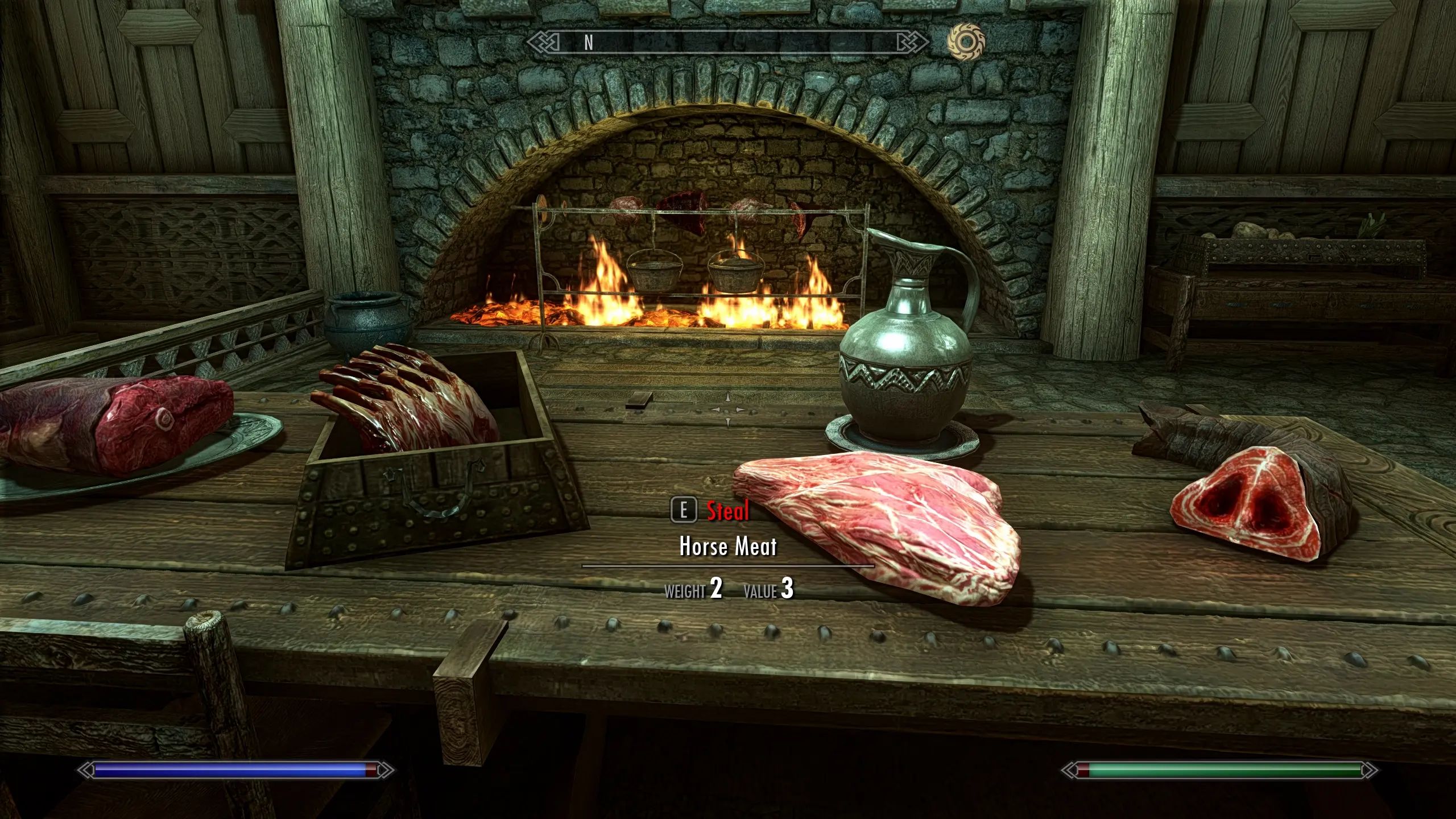
Task: Click the sun-shaped marker on the compass
Action: [966, 42]
